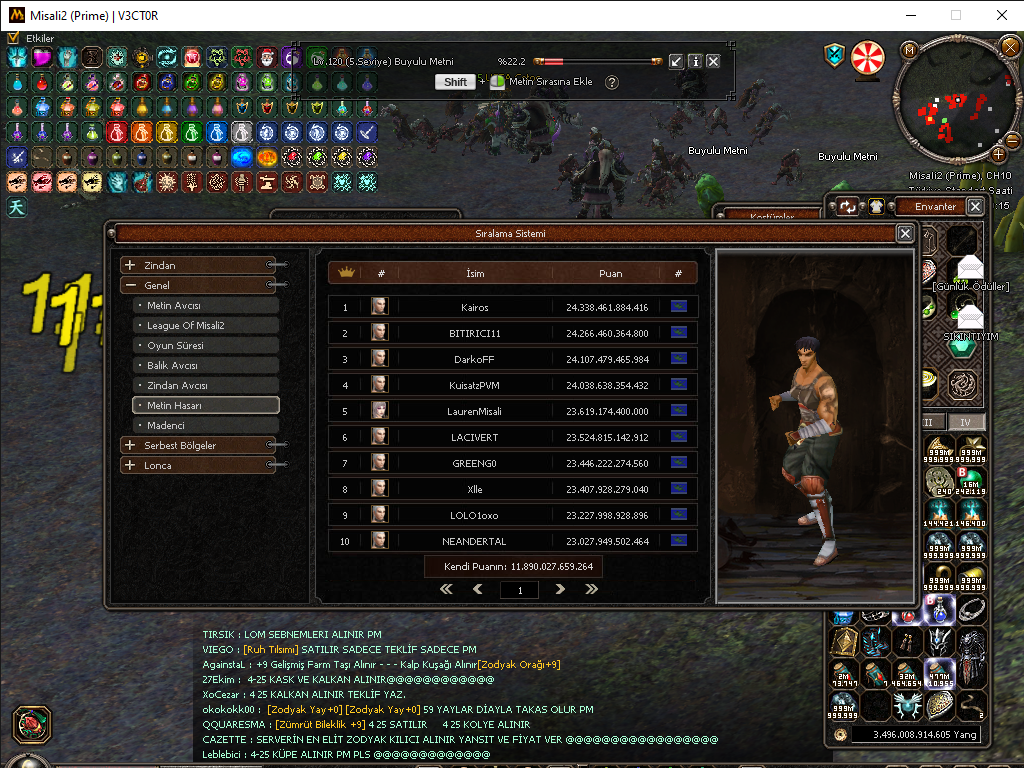Close the Buyulu Metni target bar

tap(713, 61)
